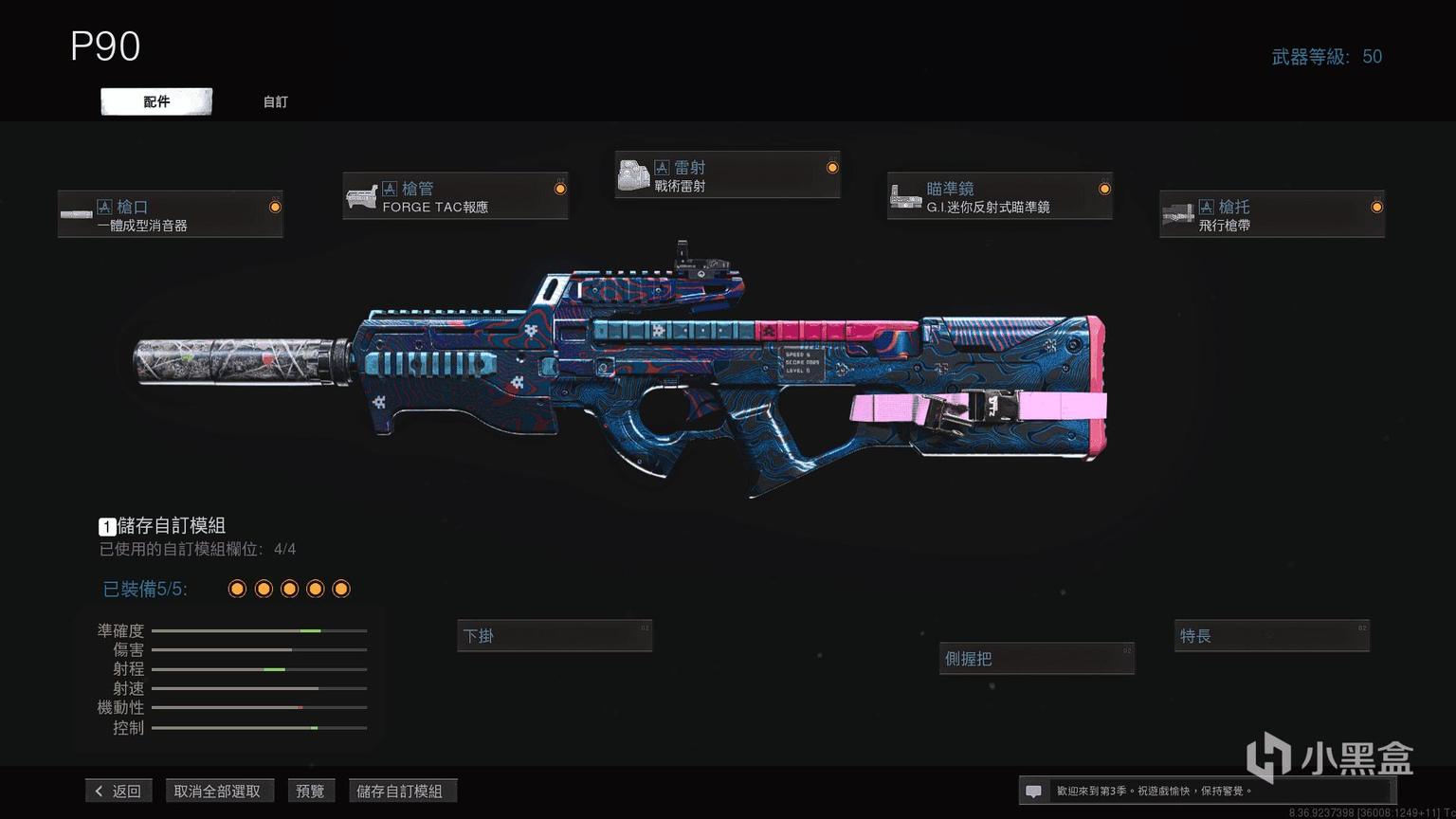Select the empty 側握把 rear grip slot
The width and height of the screenshot is (1456, 819).
pyautogui.click(x=1037, y=659)
